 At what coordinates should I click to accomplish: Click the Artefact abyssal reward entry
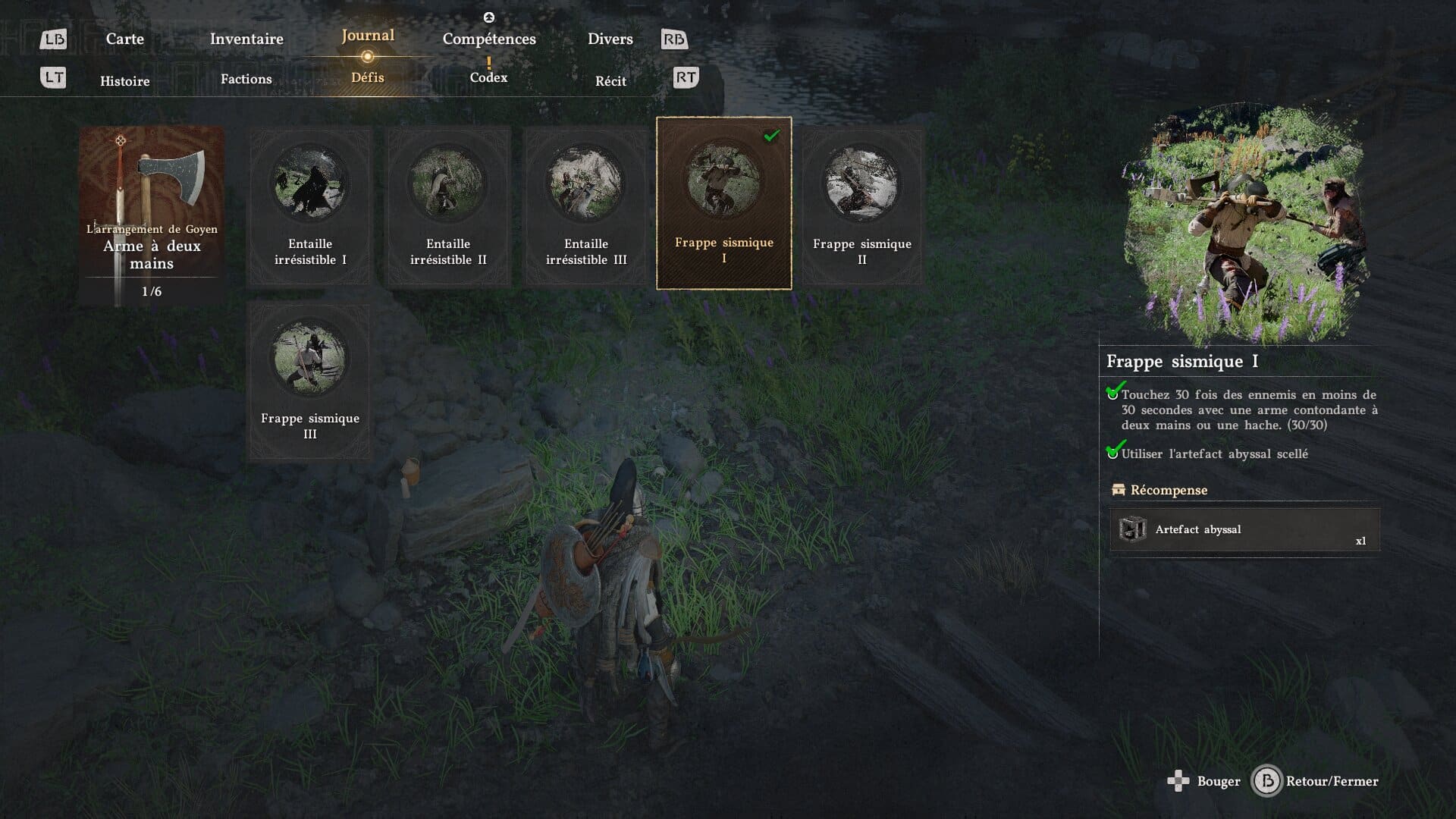(1244, 529)
